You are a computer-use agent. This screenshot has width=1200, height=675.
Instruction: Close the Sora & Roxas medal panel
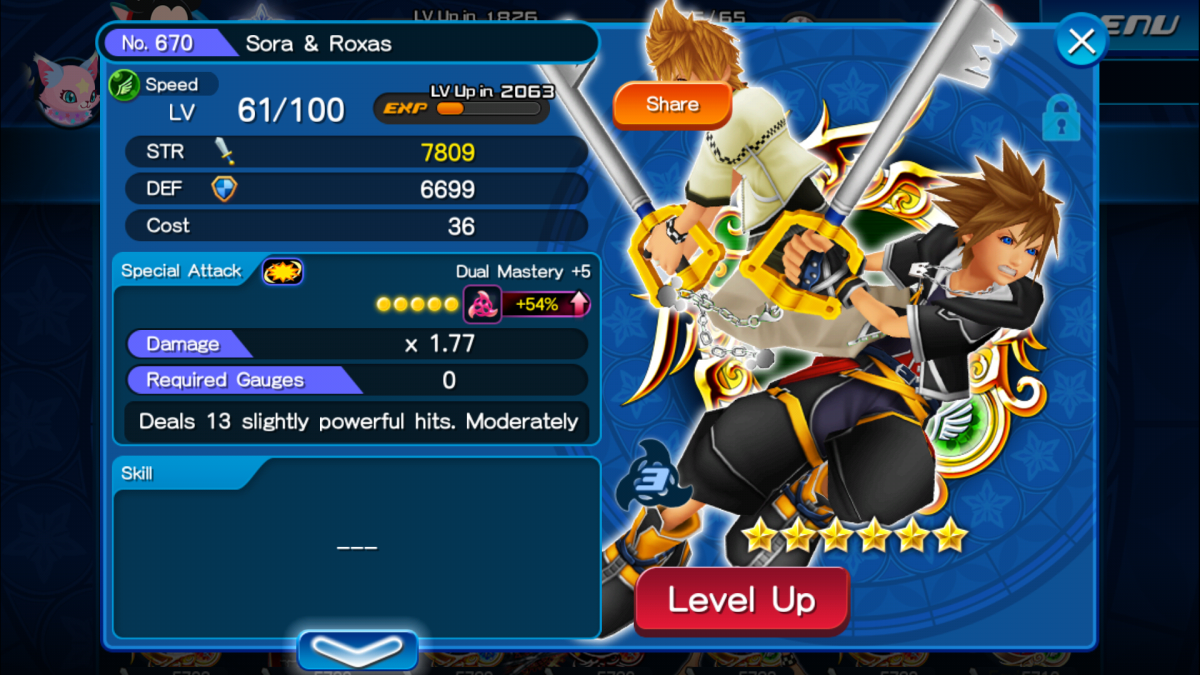coord(1081,42)
